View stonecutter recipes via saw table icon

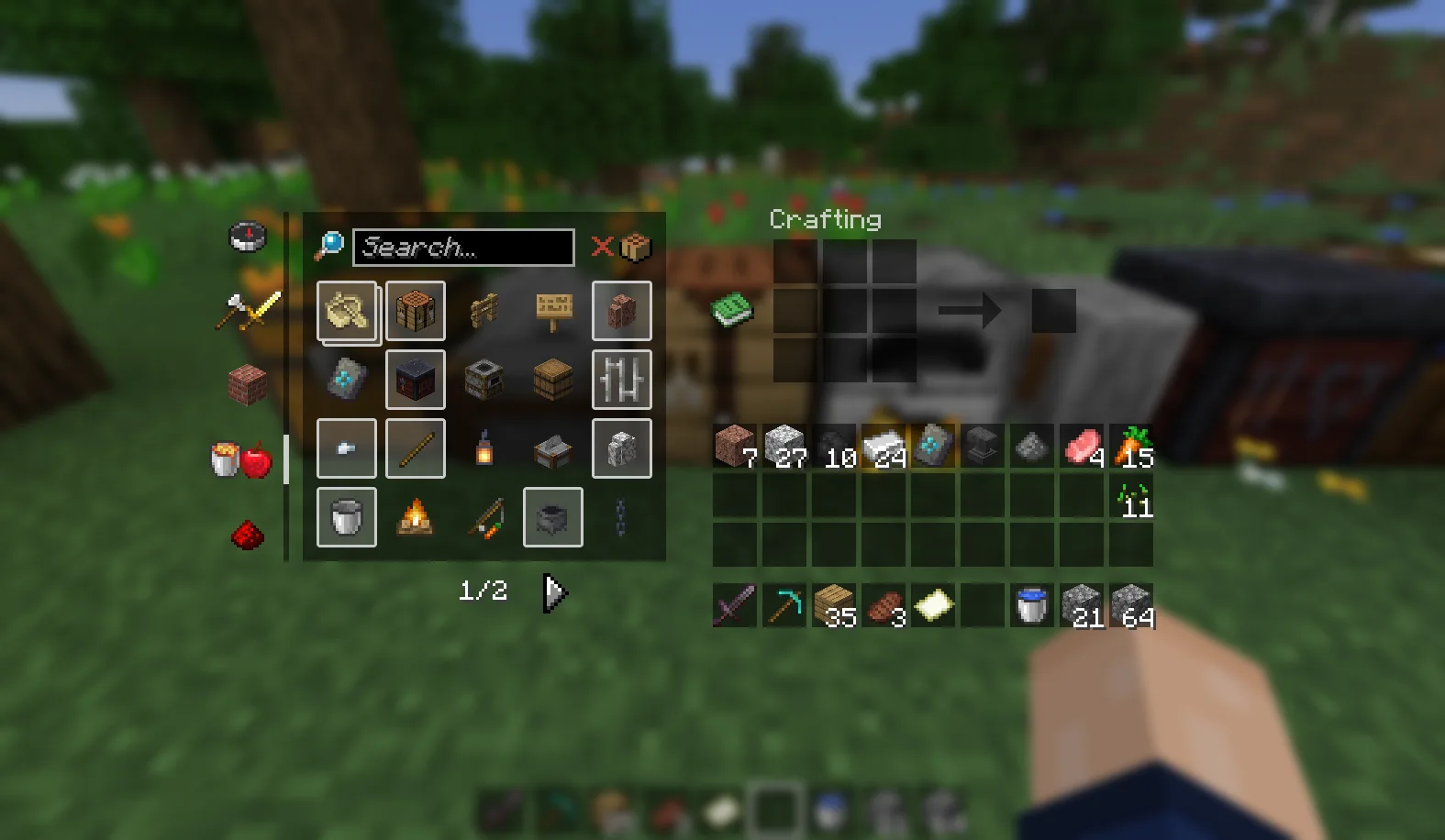(553, 448)
